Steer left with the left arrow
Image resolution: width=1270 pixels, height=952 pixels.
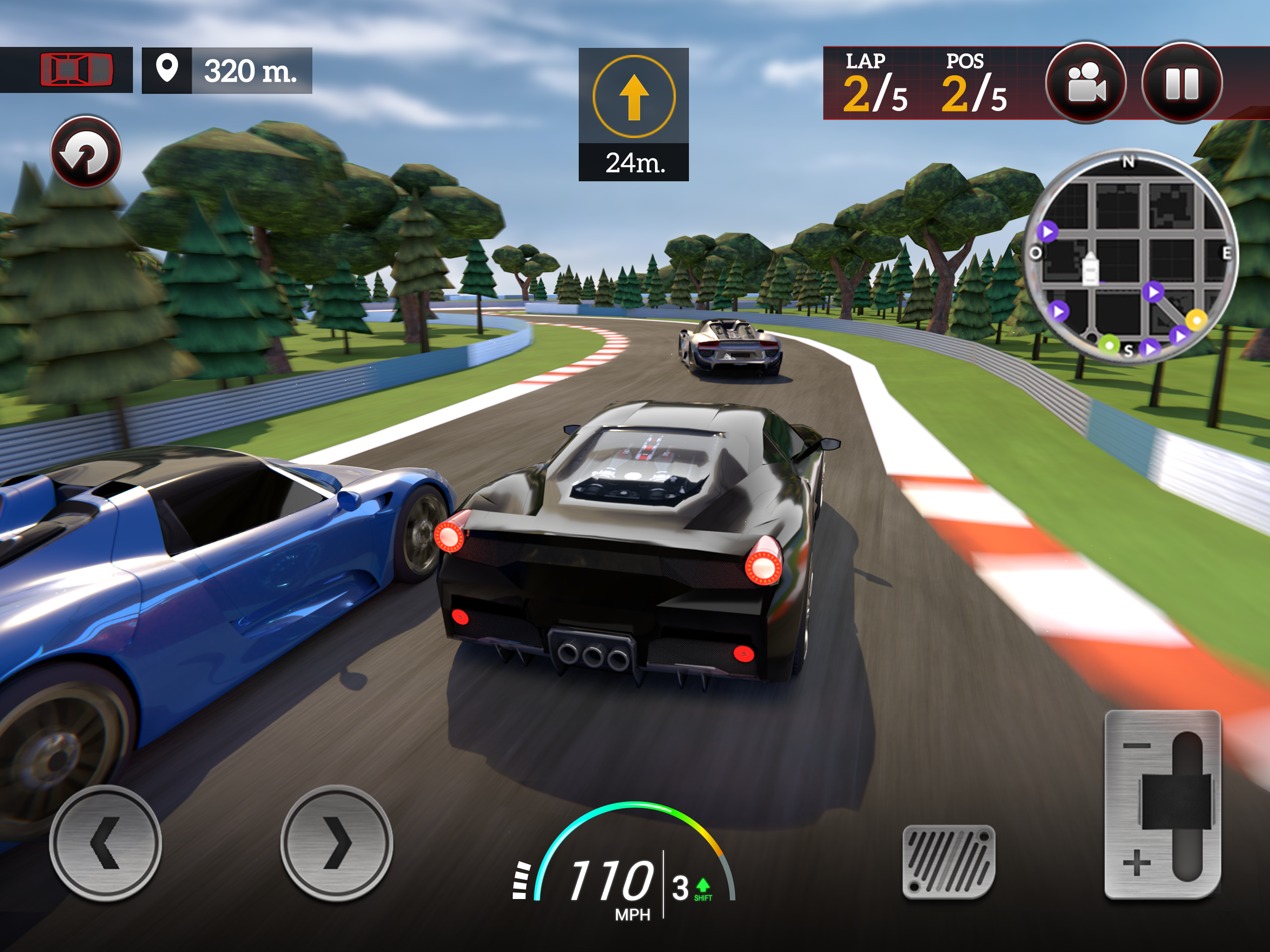point(105,843)
